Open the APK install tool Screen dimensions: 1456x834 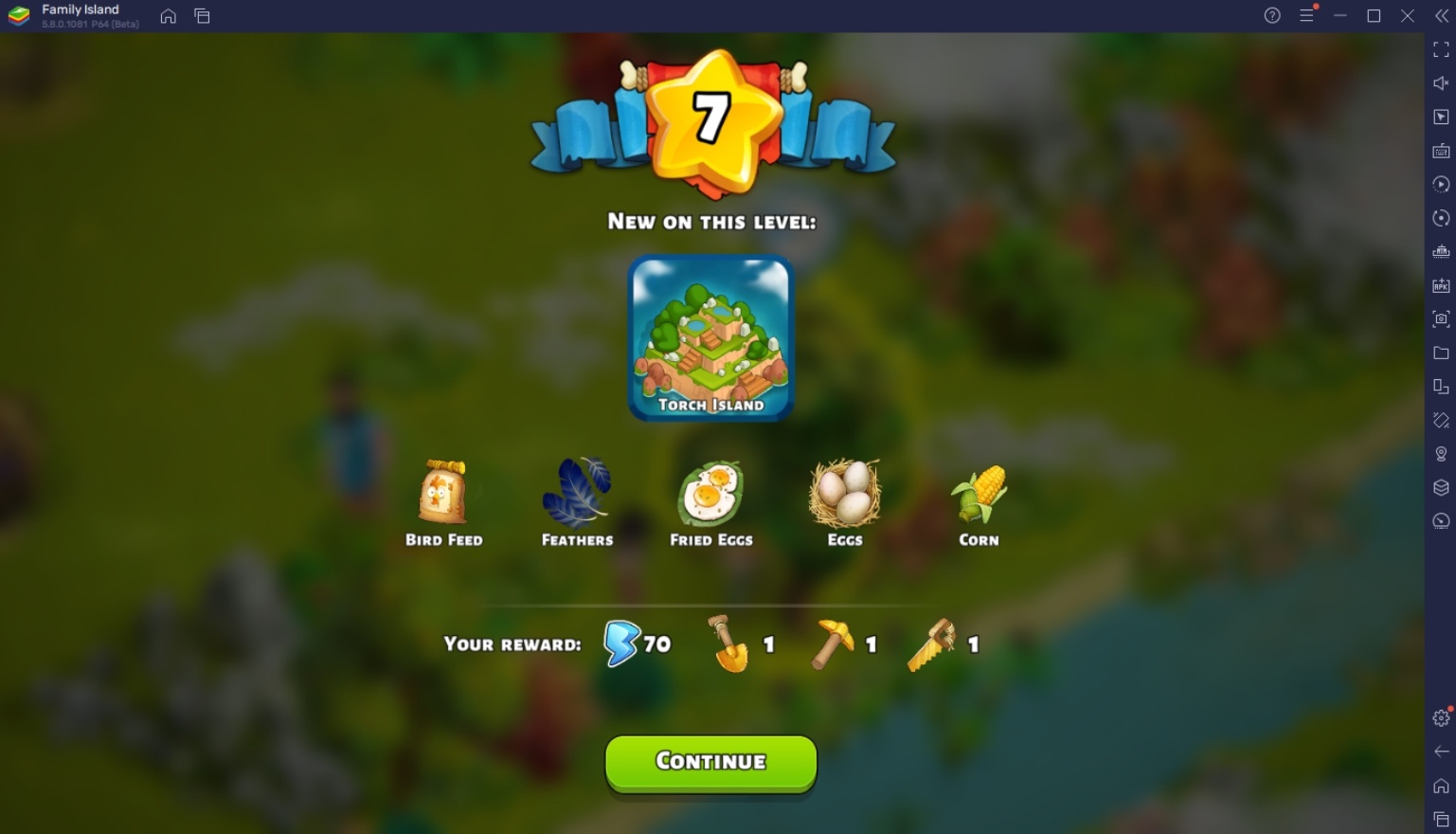1441,285
